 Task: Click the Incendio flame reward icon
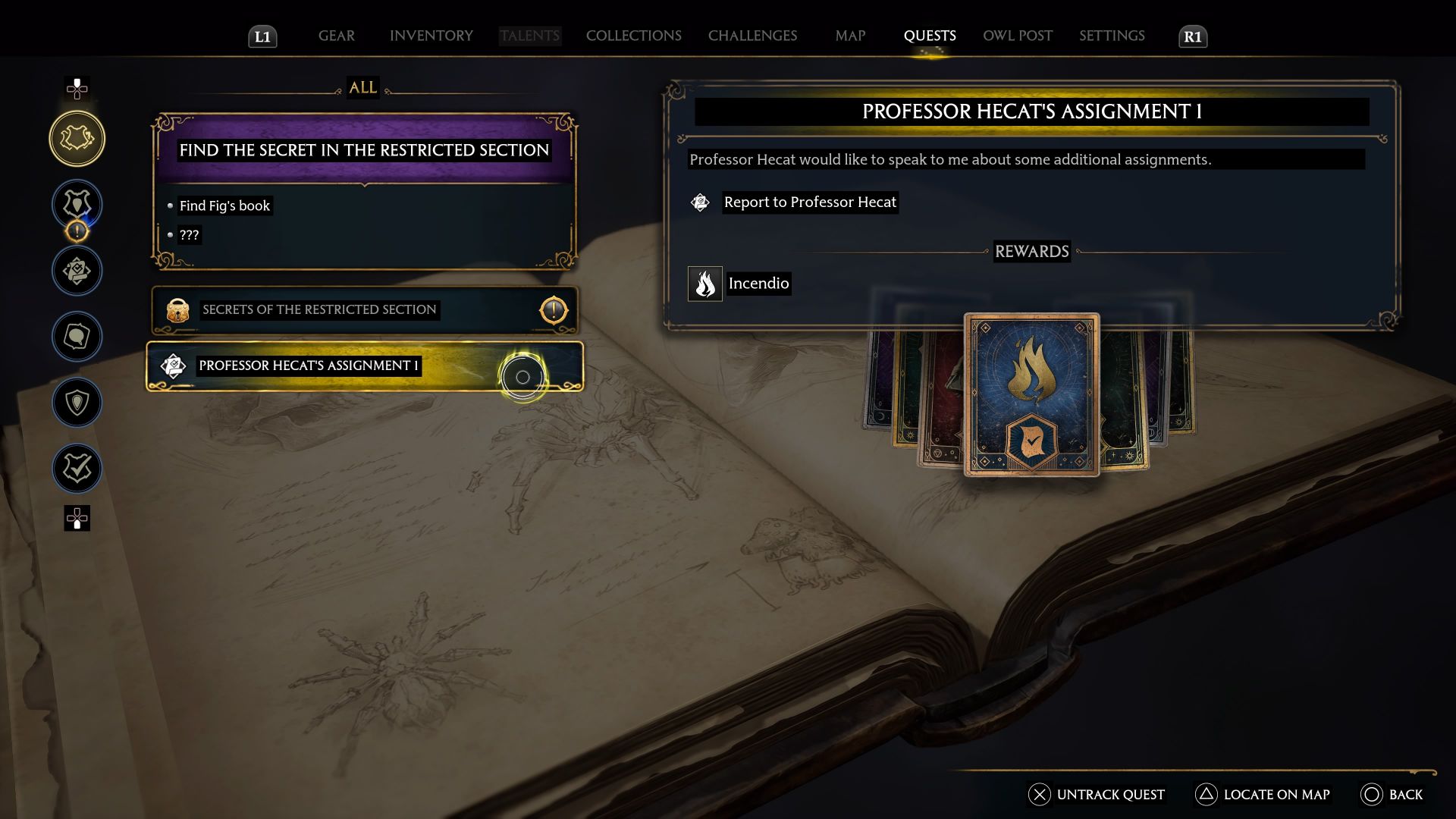pyautogui.click(x=704, y=284)
